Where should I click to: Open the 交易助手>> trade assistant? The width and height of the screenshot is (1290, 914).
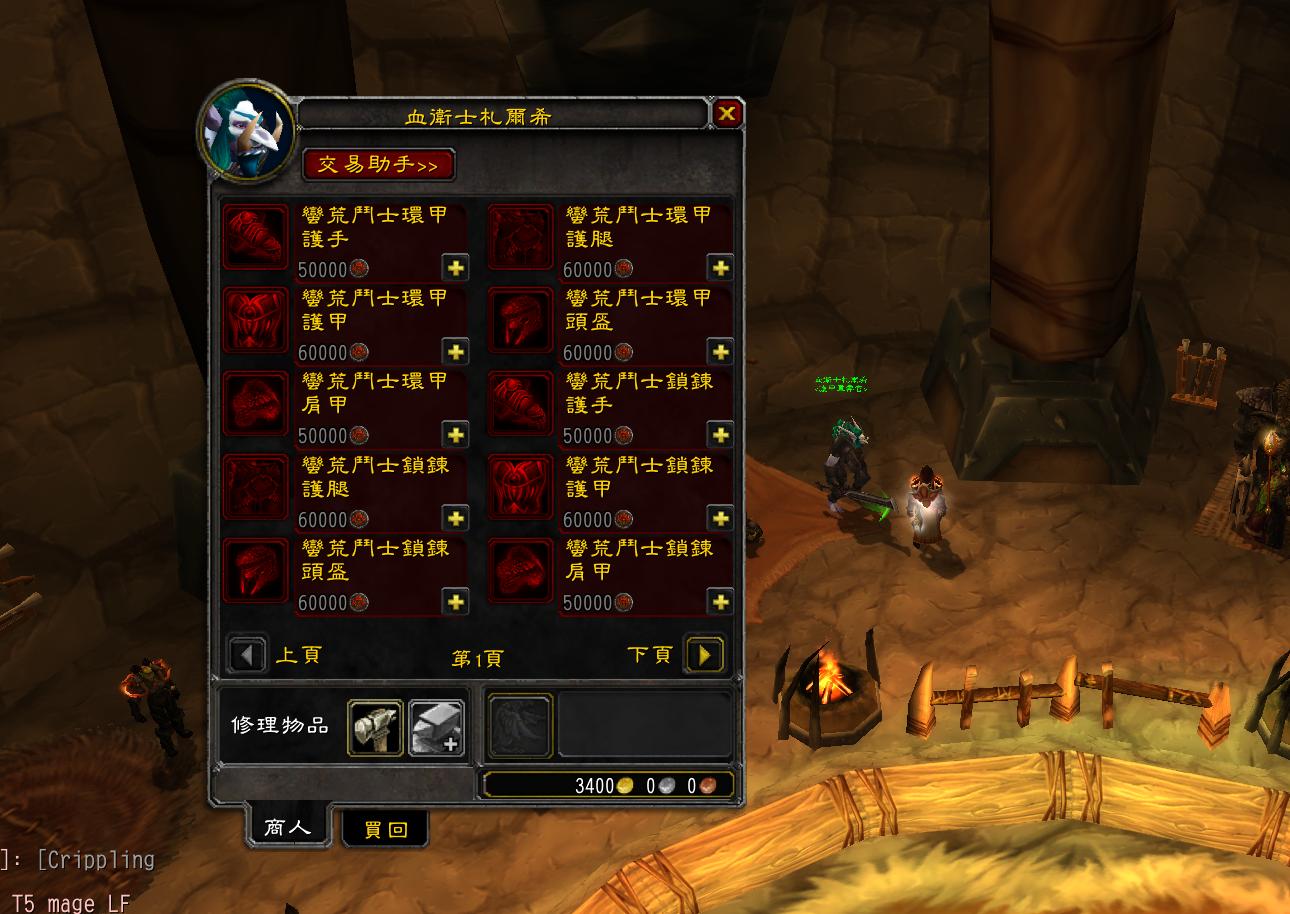[x=380, y=166]
